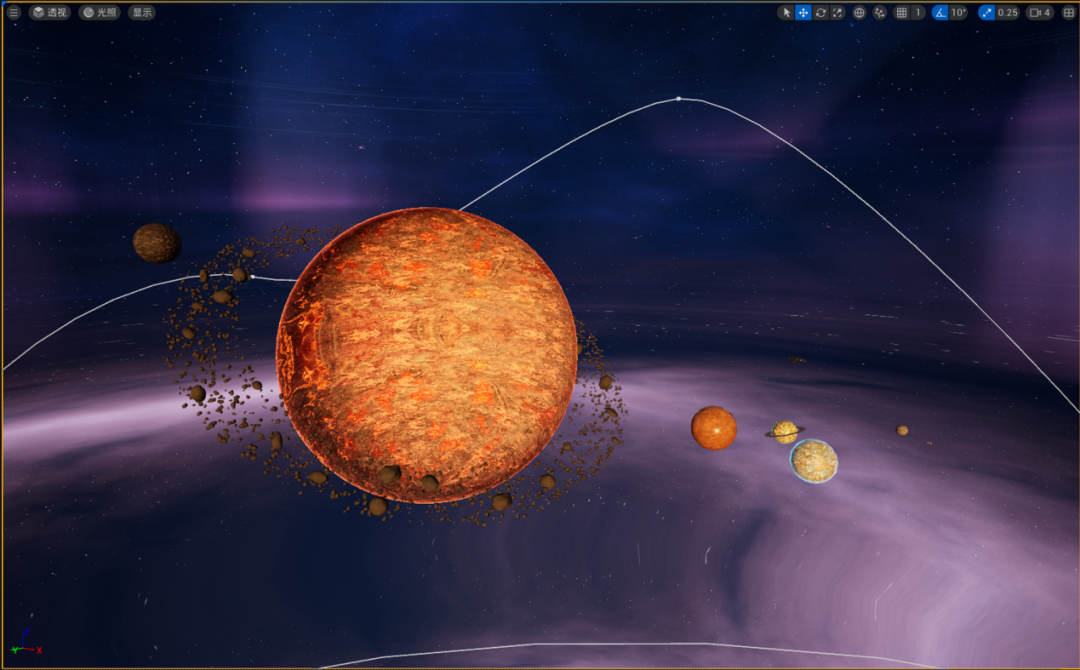Toggle the globe coordinate space button
Screen dimensions: 1080x670
click(859, 13)
